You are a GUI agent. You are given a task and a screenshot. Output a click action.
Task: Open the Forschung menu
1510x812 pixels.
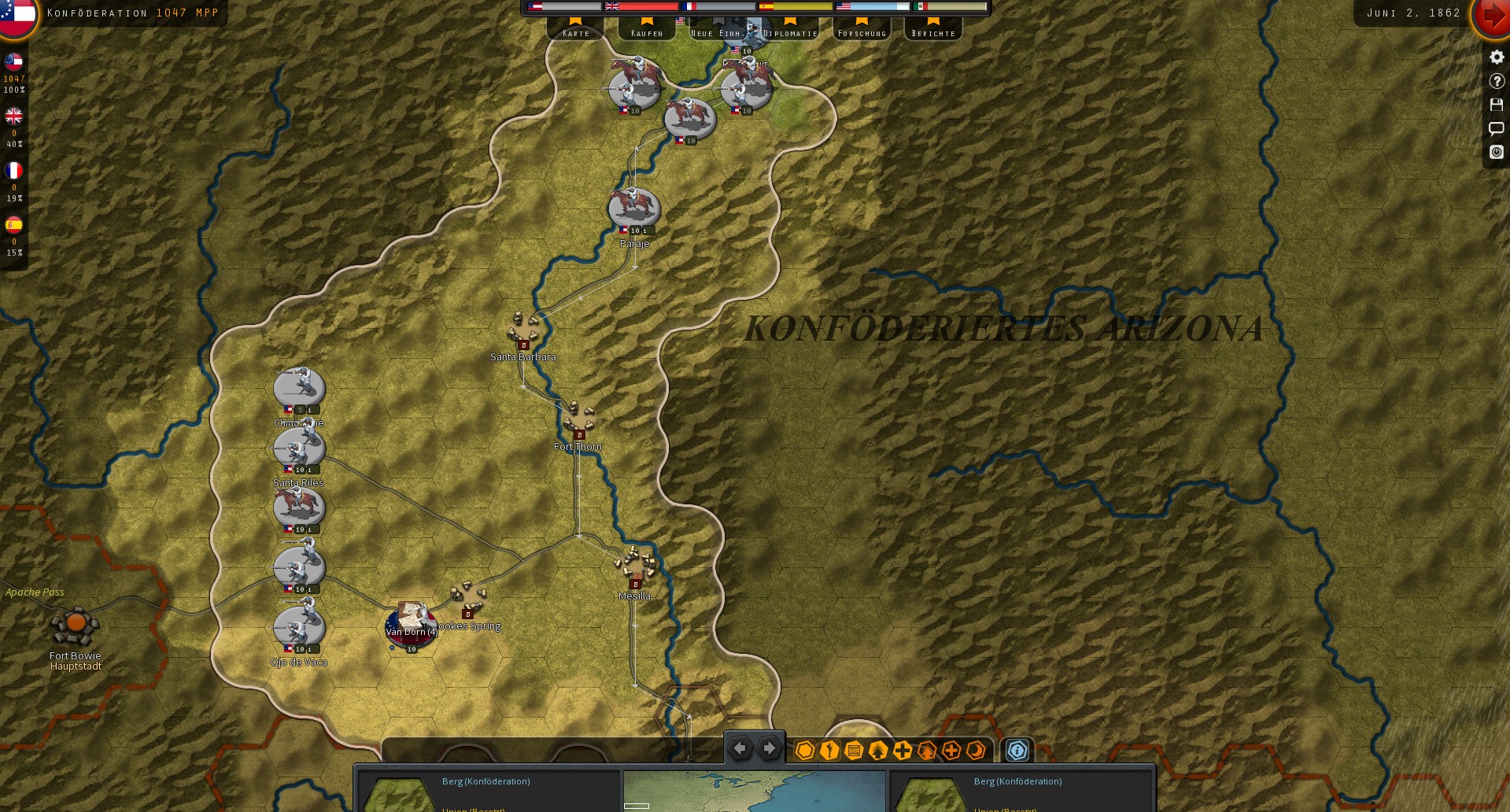point(862,32)
